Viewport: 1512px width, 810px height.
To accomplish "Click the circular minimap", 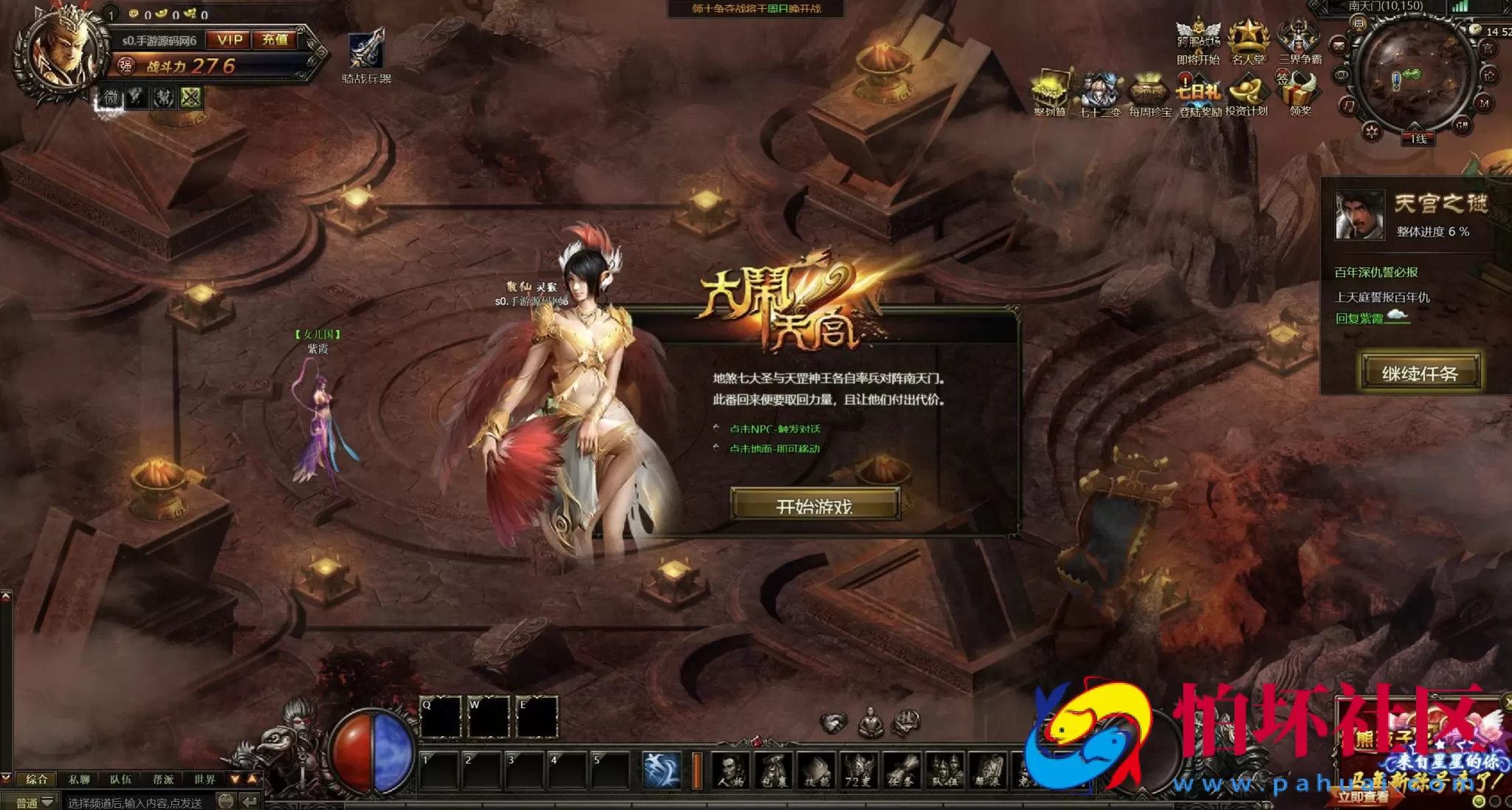I will [1412, 74].
